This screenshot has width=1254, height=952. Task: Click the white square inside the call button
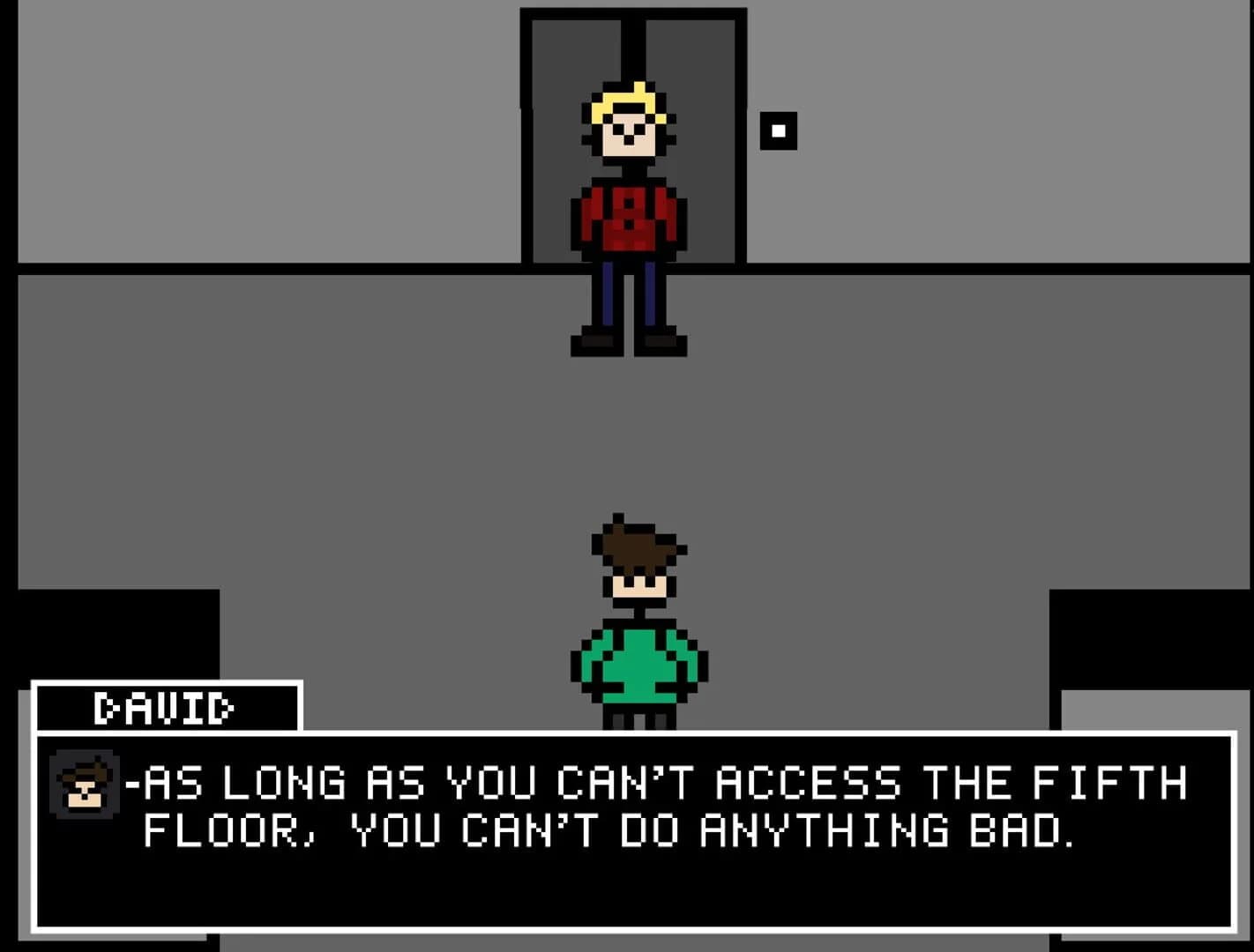tap(779, 131)
